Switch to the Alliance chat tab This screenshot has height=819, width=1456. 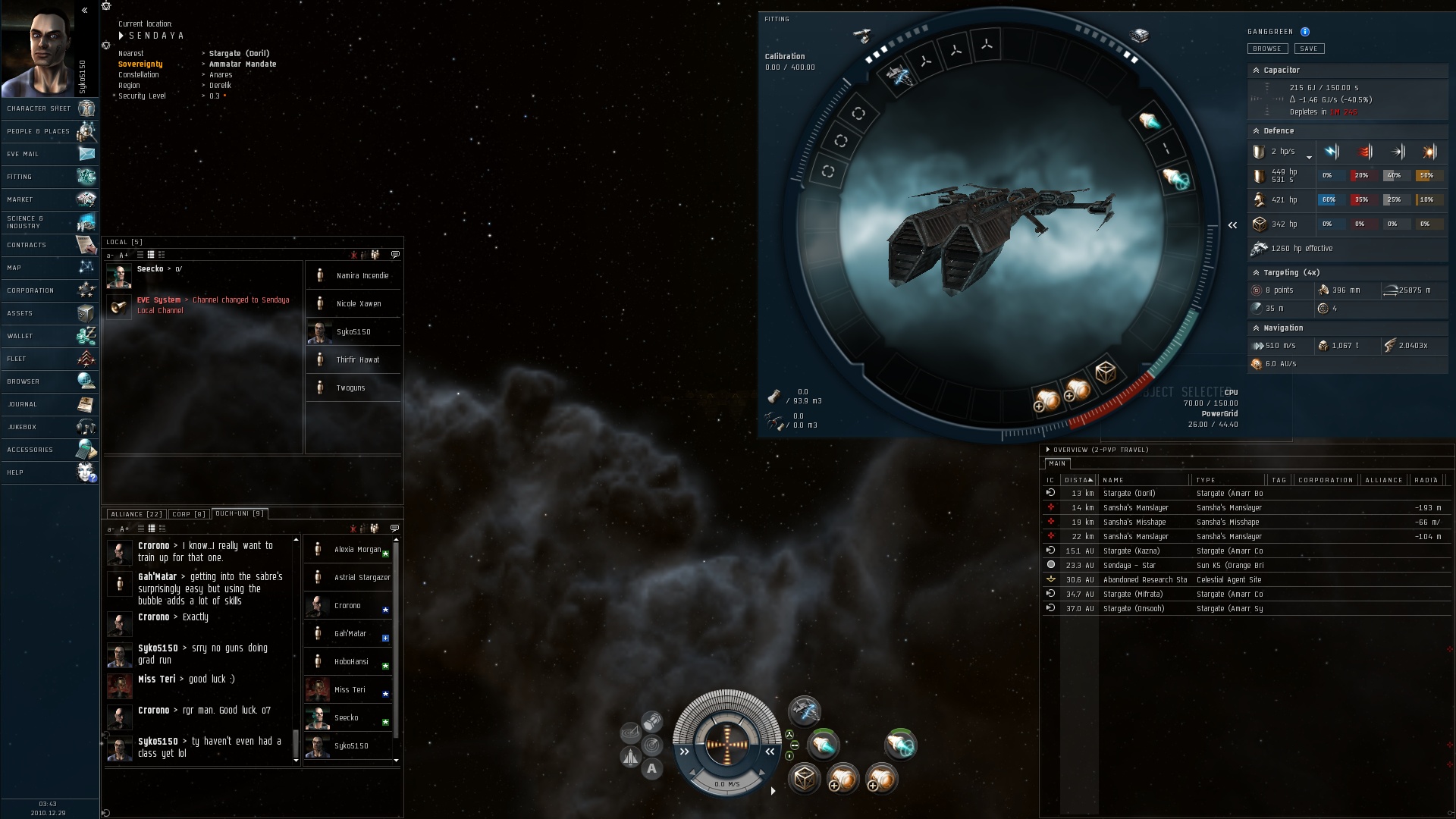(136, 514)
